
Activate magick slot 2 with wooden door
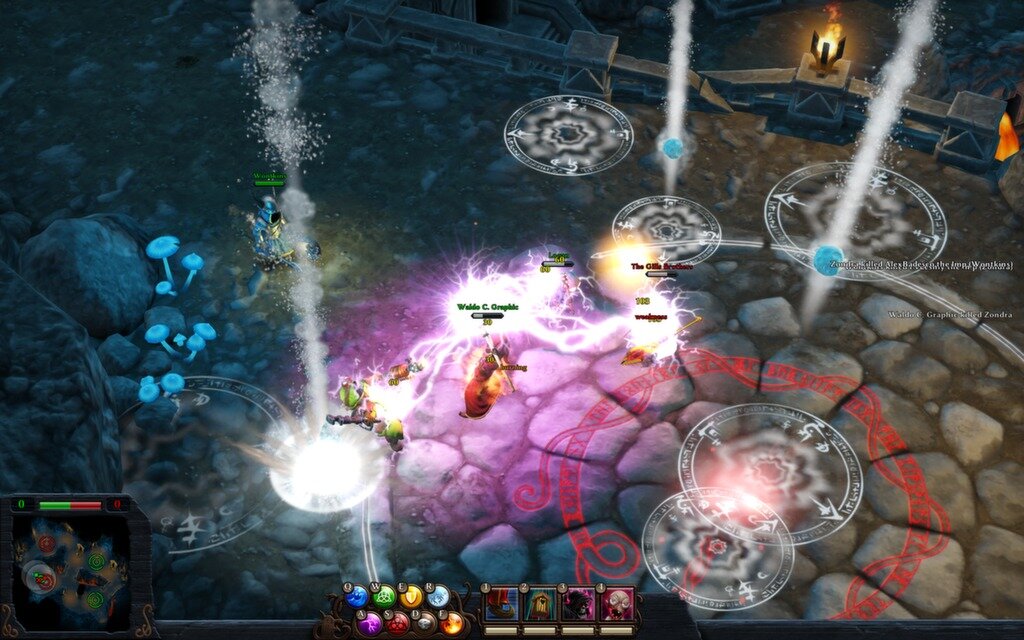(540, 605)
